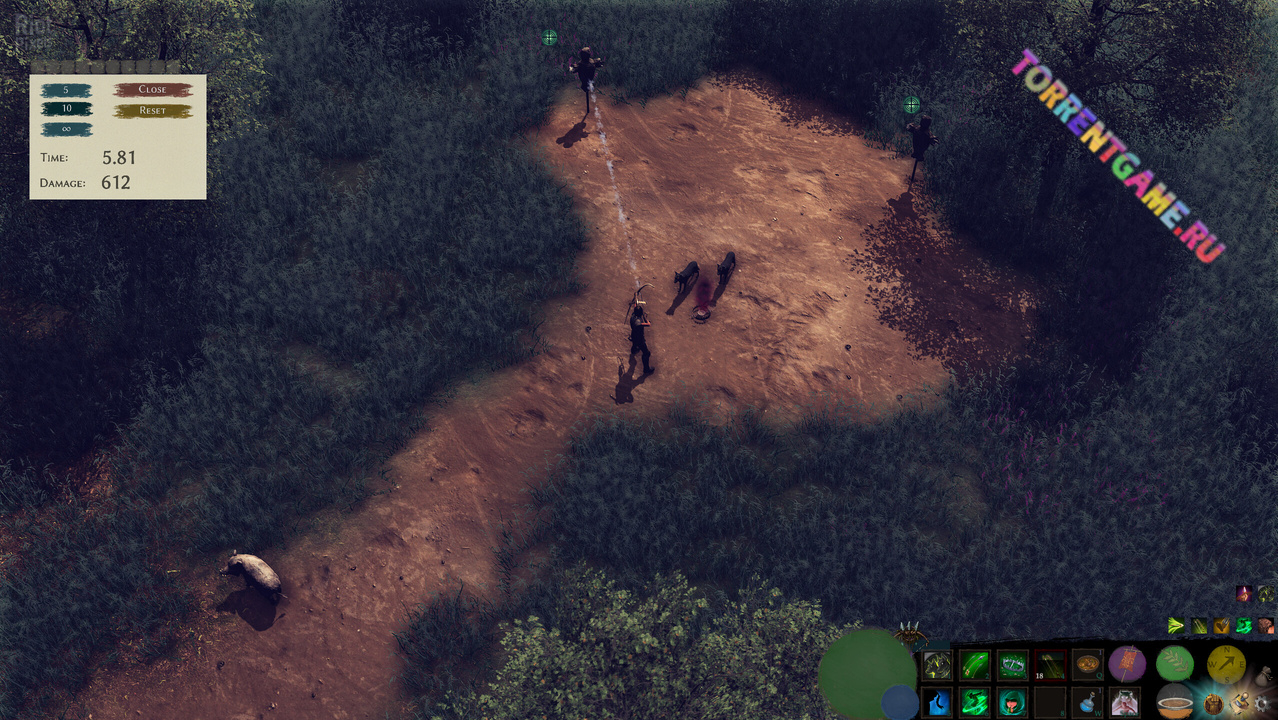Choose the 10 second duration
The height and width of the screenshot is (720, 1278).
coord(67,109)
